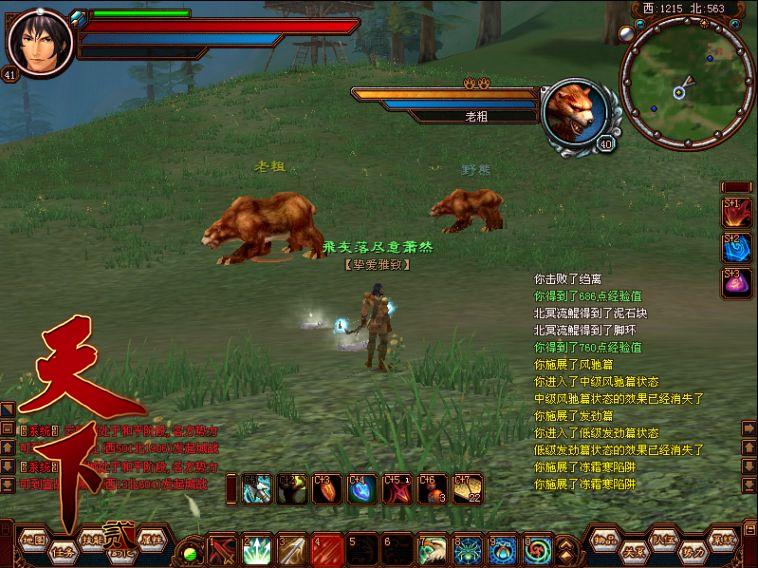The width and height of the screenshot is (758, 568).
Task: Activate the green spiral hotbar skill
Action: (x=538, y=549)
